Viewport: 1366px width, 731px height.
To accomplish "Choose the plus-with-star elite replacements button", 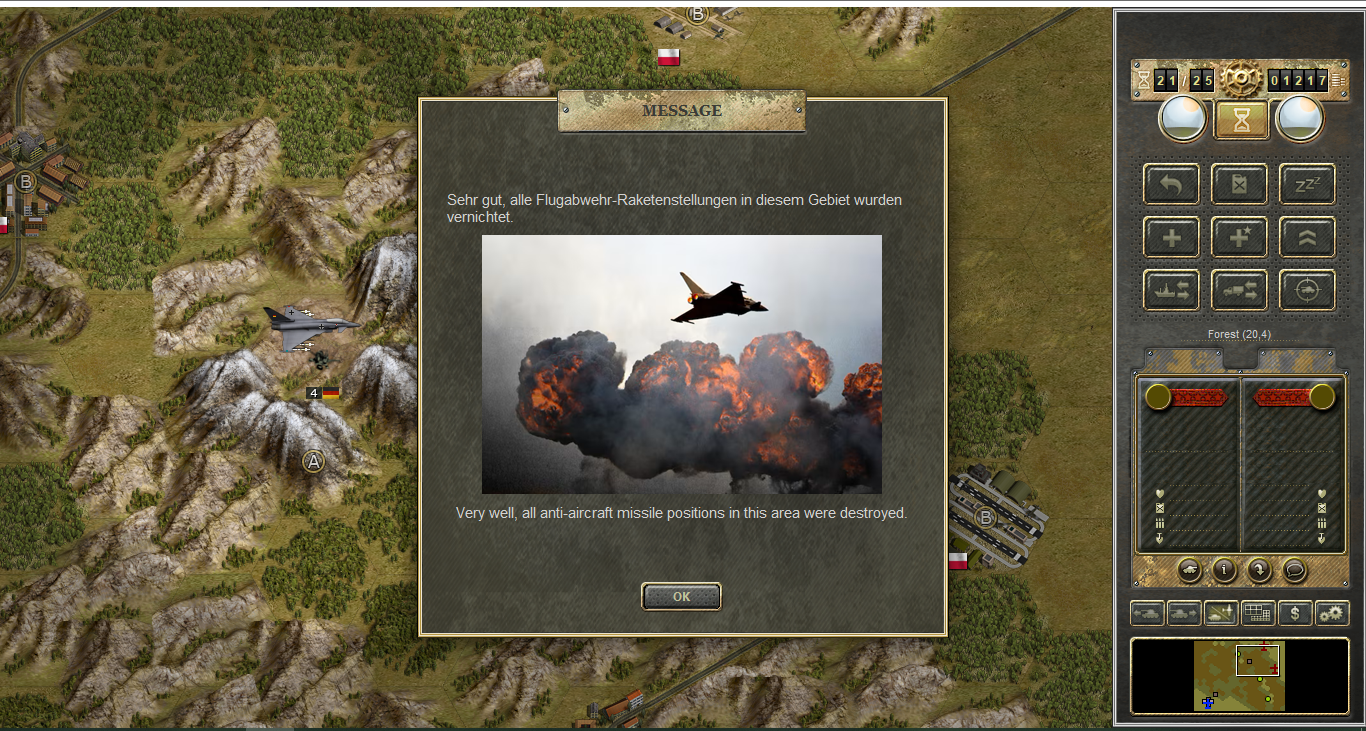I will [x=1239, y=238].
